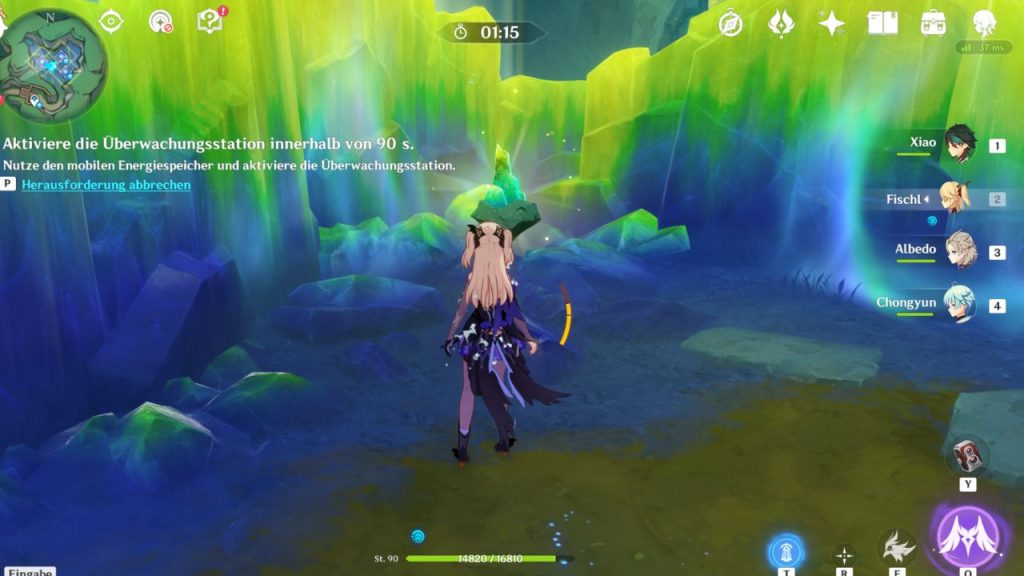Open the four-pointed star Wish icon

click(831, 23)
